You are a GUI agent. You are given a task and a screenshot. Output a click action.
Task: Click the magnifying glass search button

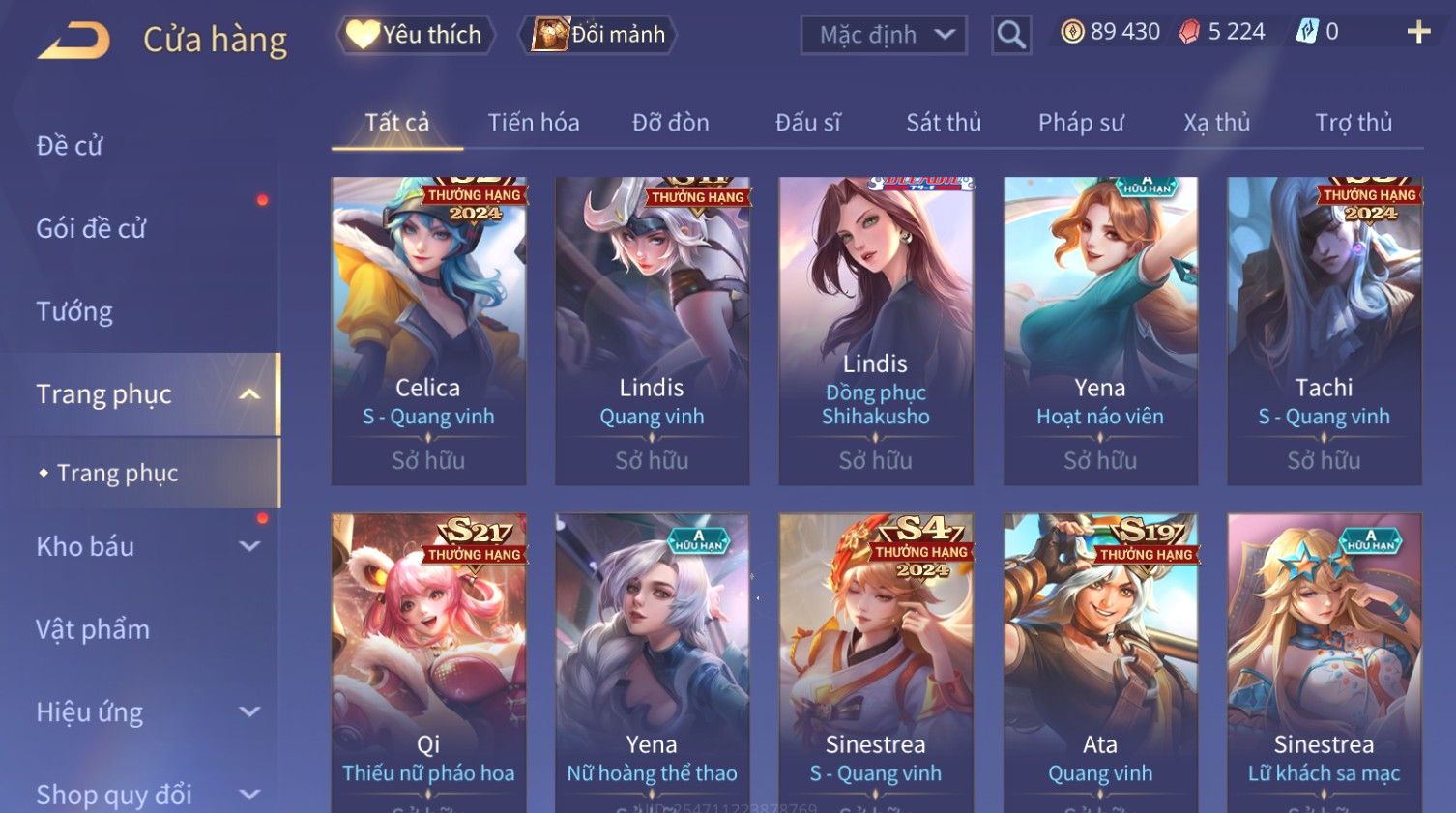pyautogui.click(x=1011, y=36)
